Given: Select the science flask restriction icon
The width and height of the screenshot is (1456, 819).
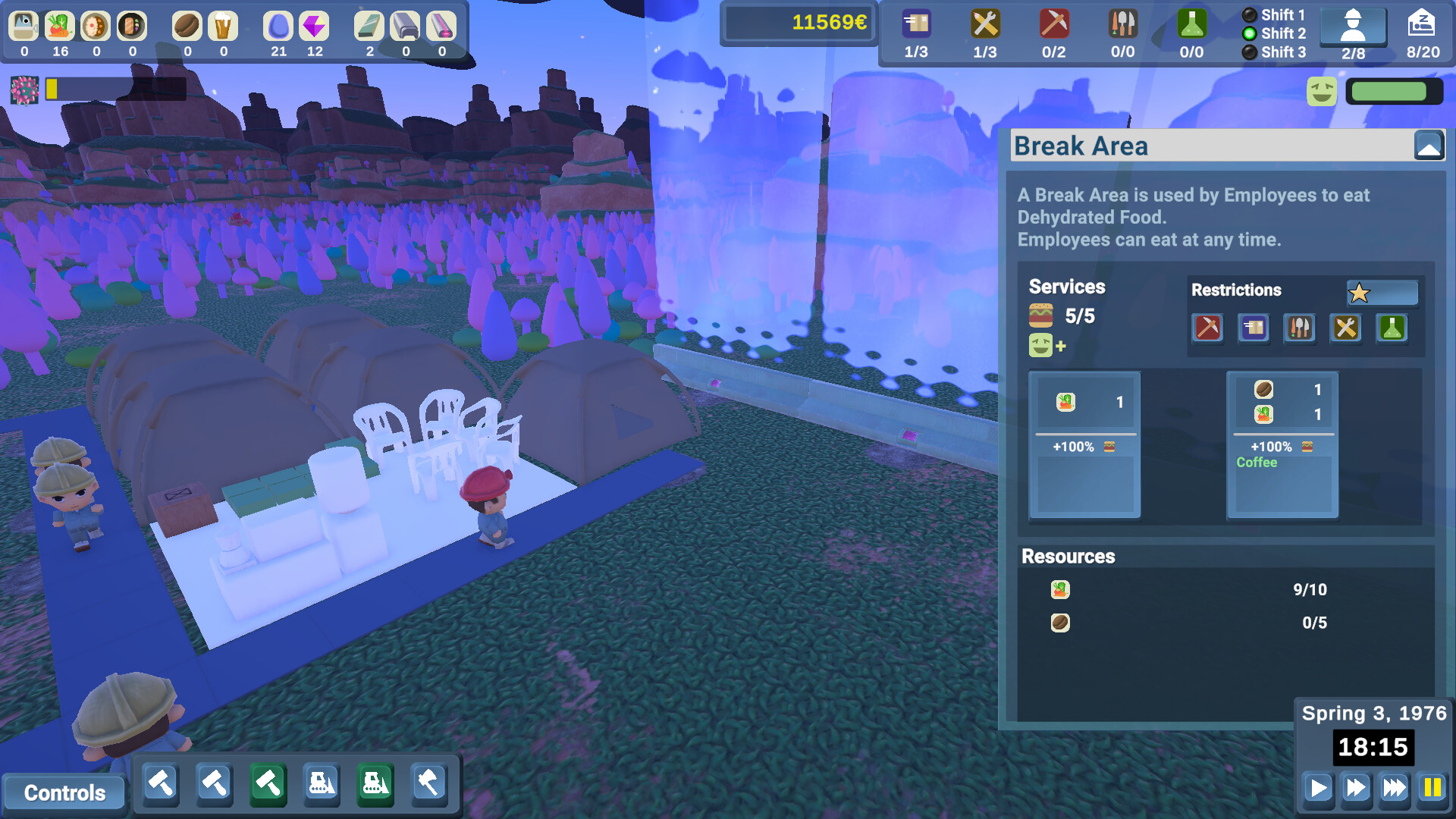Looking at the screenshot, I should [x=1392, y=328].
